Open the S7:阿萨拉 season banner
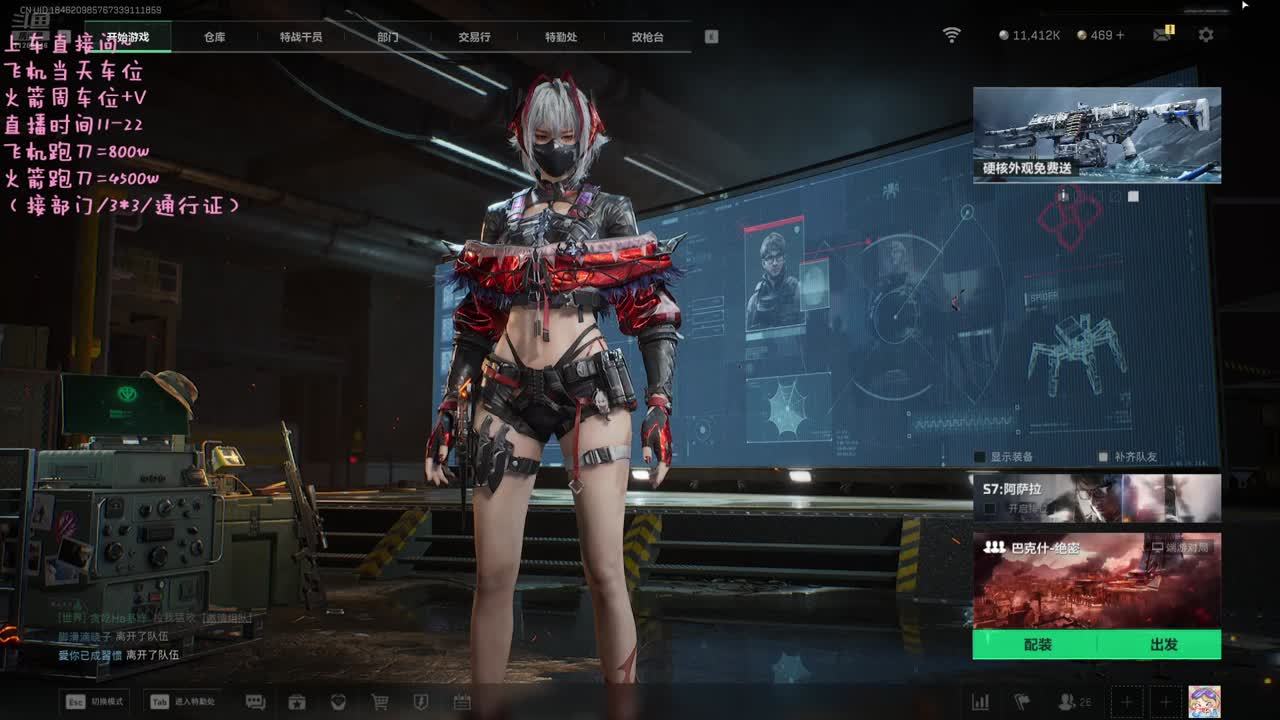1280x720 pixels. pyautogui.click(x=1096, y=498)
